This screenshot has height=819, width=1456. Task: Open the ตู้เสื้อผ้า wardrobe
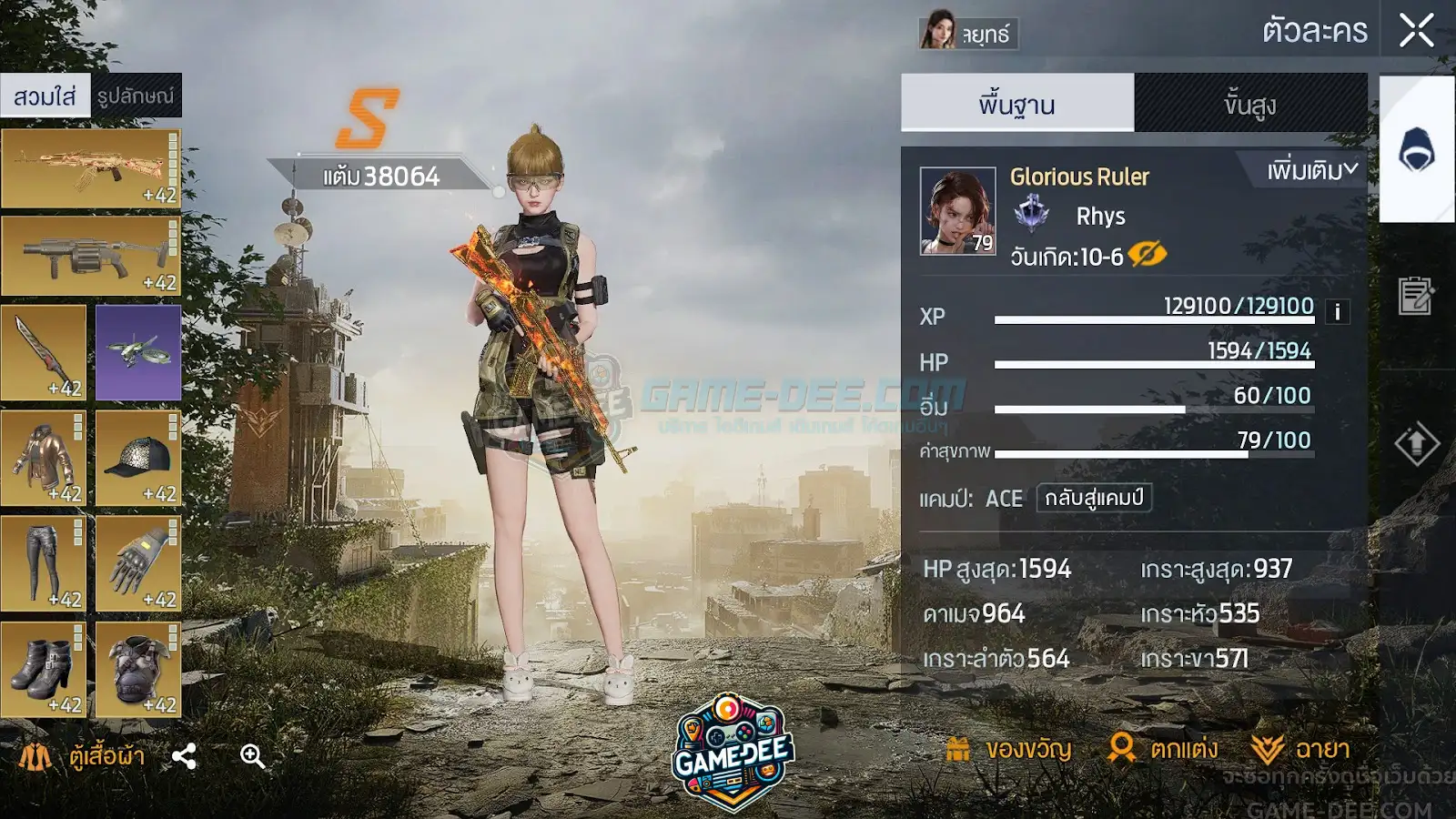84,755
